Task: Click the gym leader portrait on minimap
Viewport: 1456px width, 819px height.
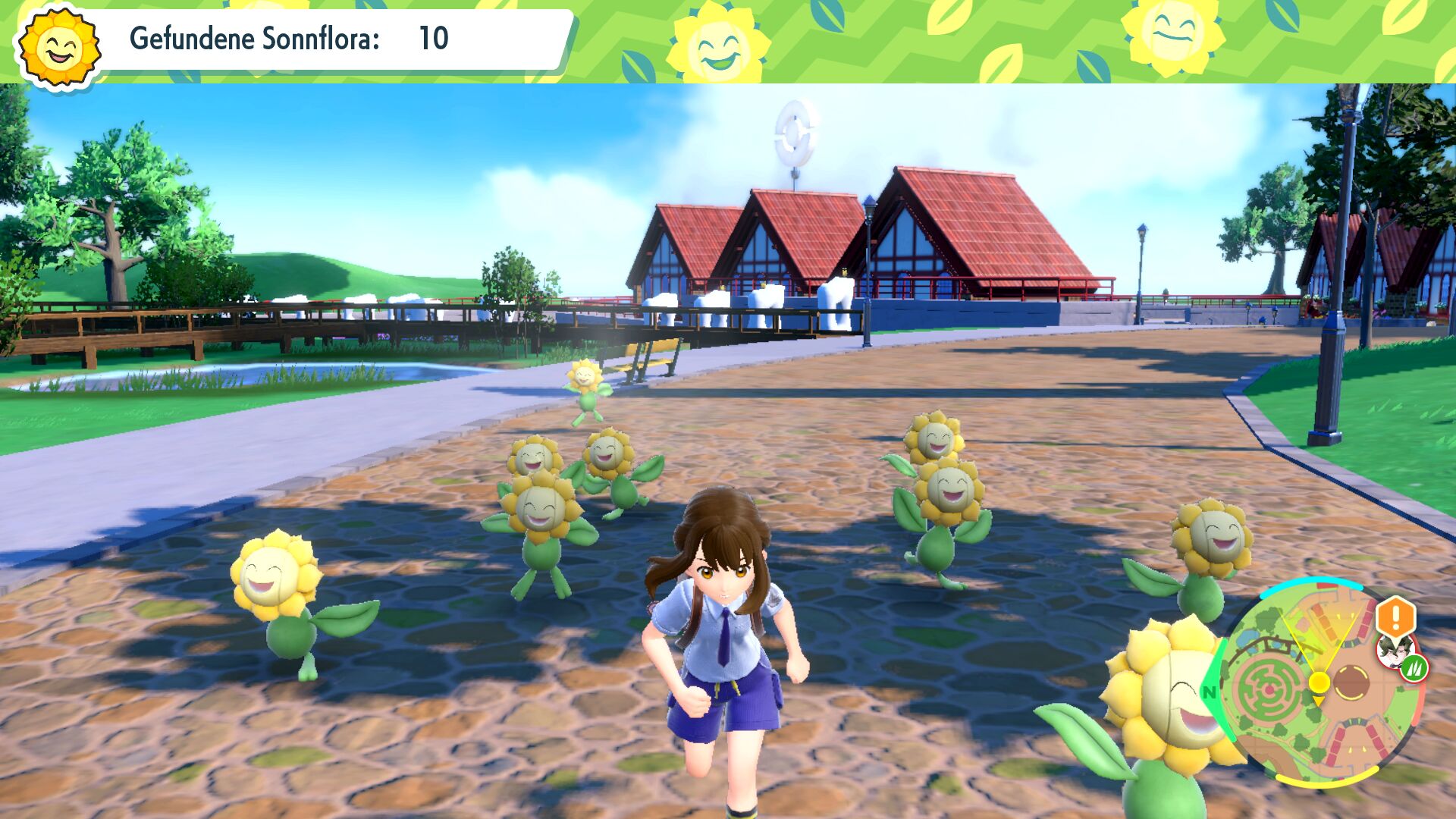Action: 1392,651
